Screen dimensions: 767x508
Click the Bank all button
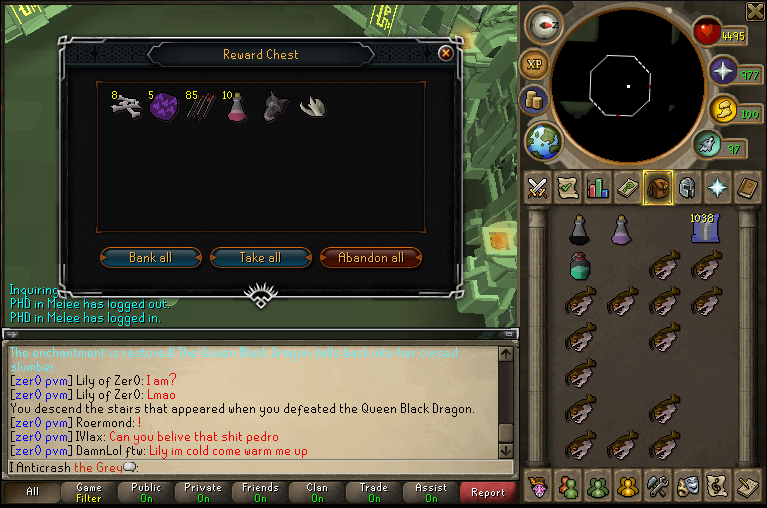click(x=151, y=257)
